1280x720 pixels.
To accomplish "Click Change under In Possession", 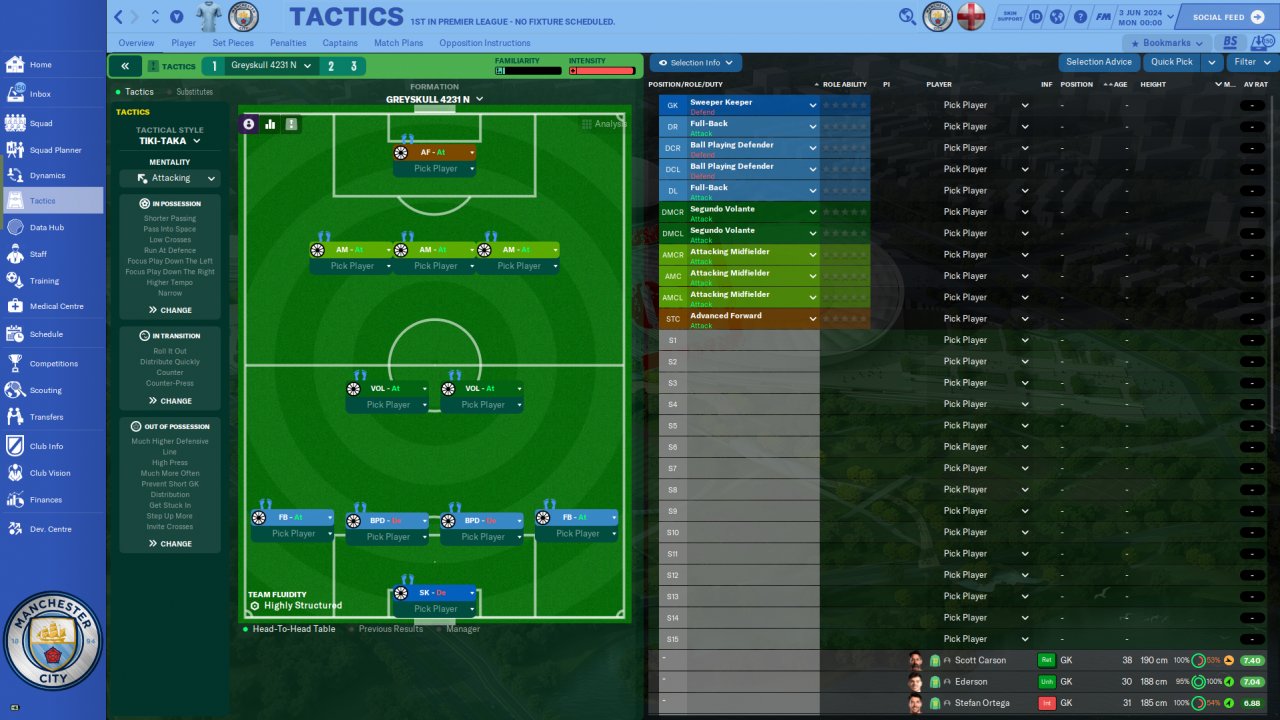I will [x=170, y=310].
